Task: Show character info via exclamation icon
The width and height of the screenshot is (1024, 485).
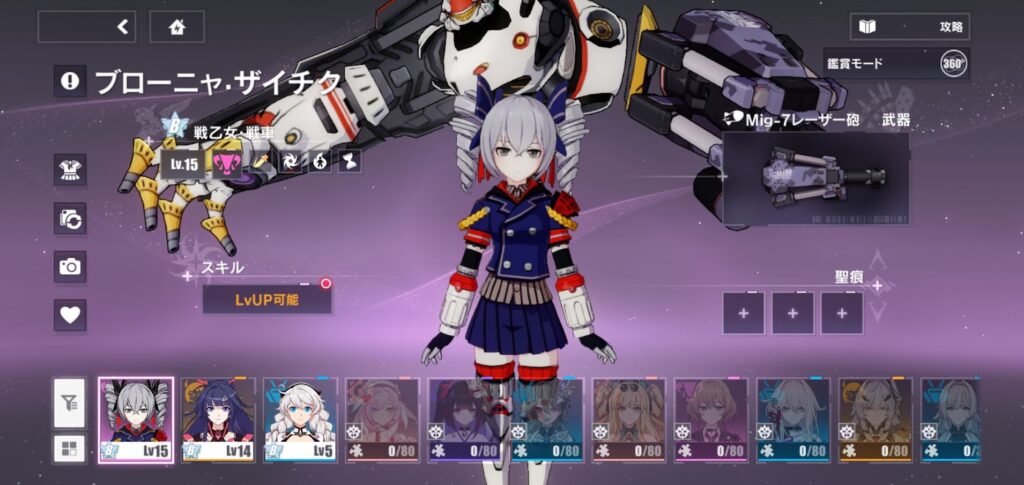Action: point(70,81)
